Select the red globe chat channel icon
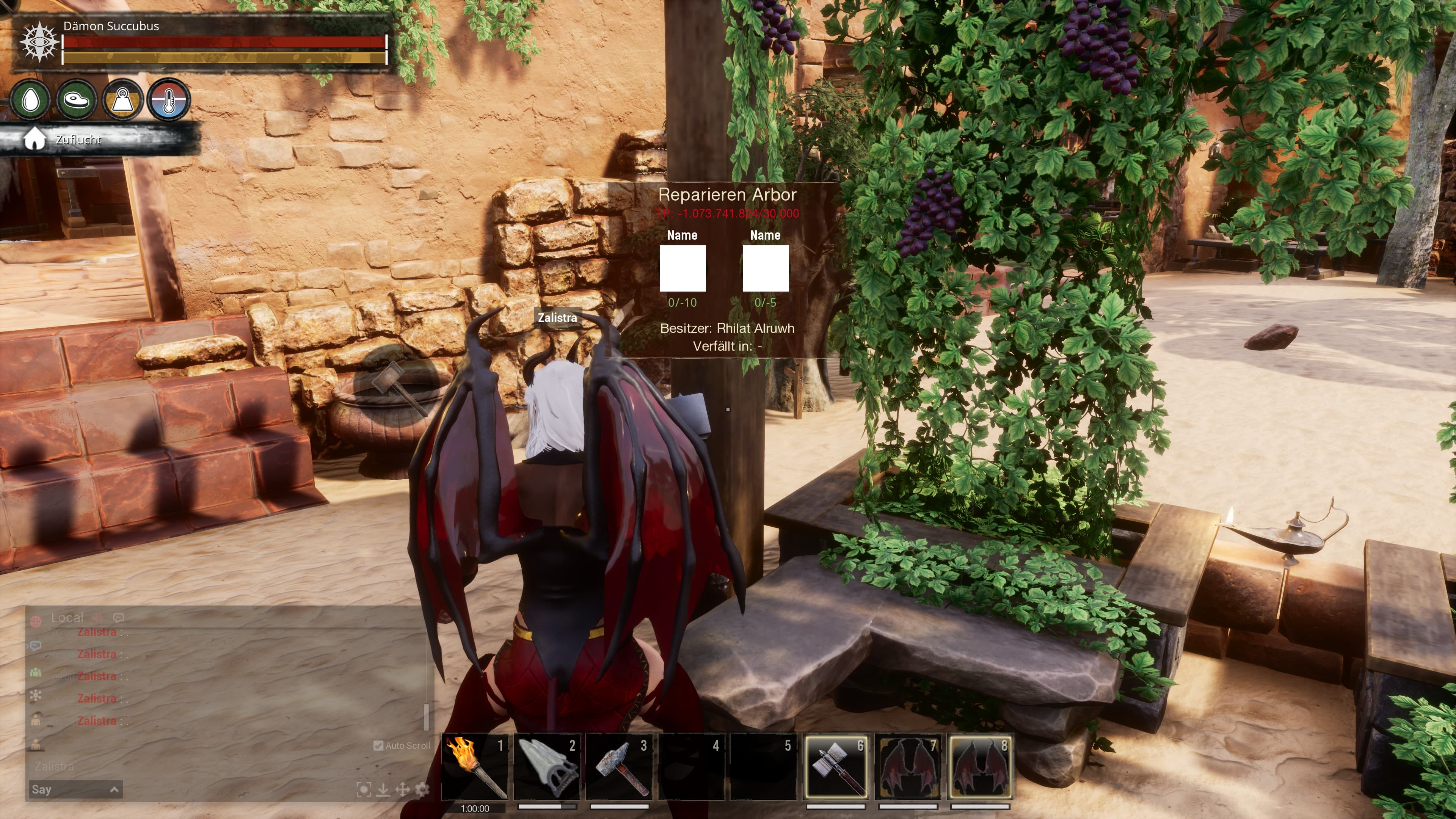The height and width of the screenshot is (819, 1456). pyautogui.click(x=36, y=622)
